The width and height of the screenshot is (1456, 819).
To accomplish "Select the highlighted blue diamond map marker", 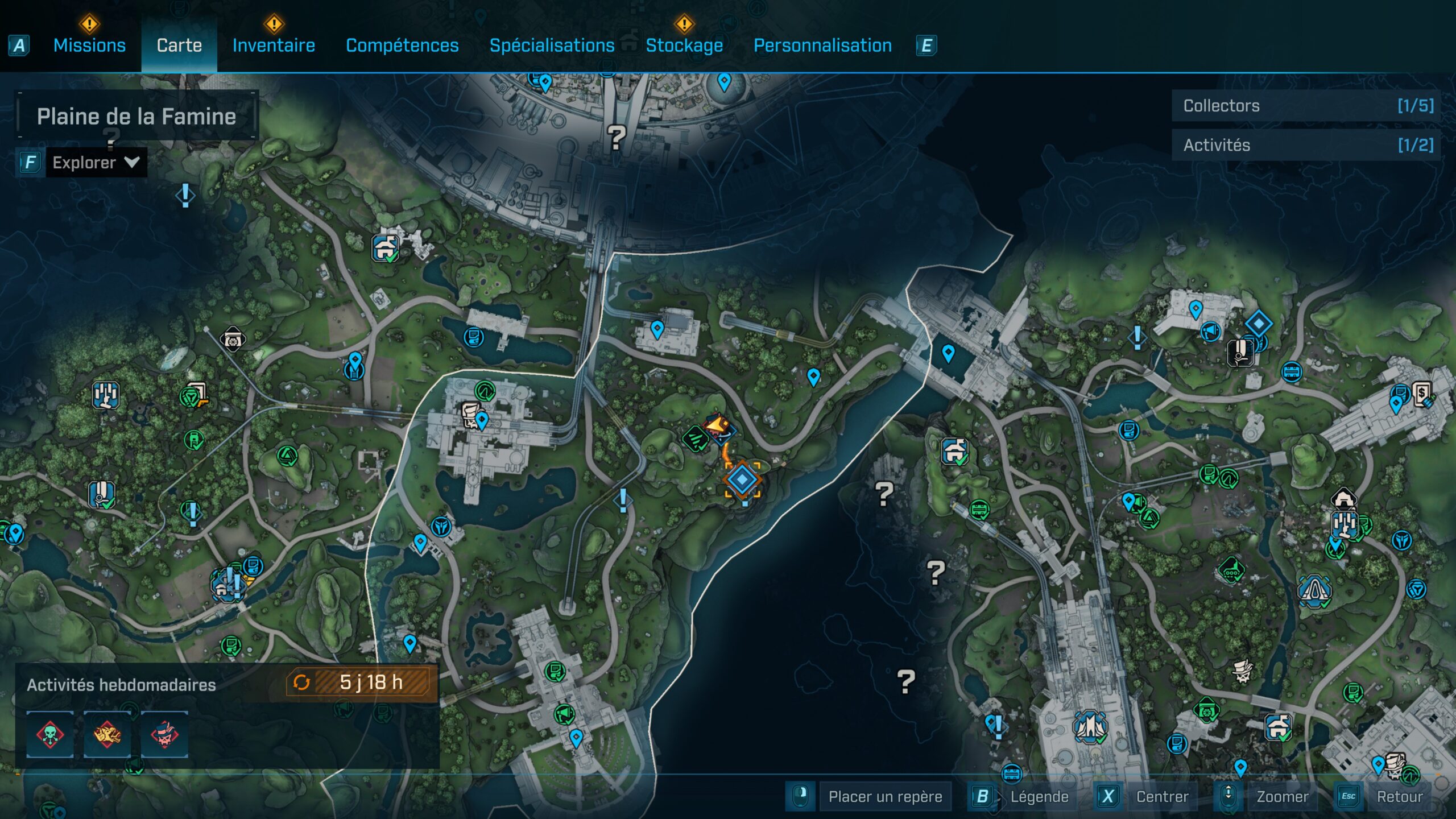I will 742,480.
